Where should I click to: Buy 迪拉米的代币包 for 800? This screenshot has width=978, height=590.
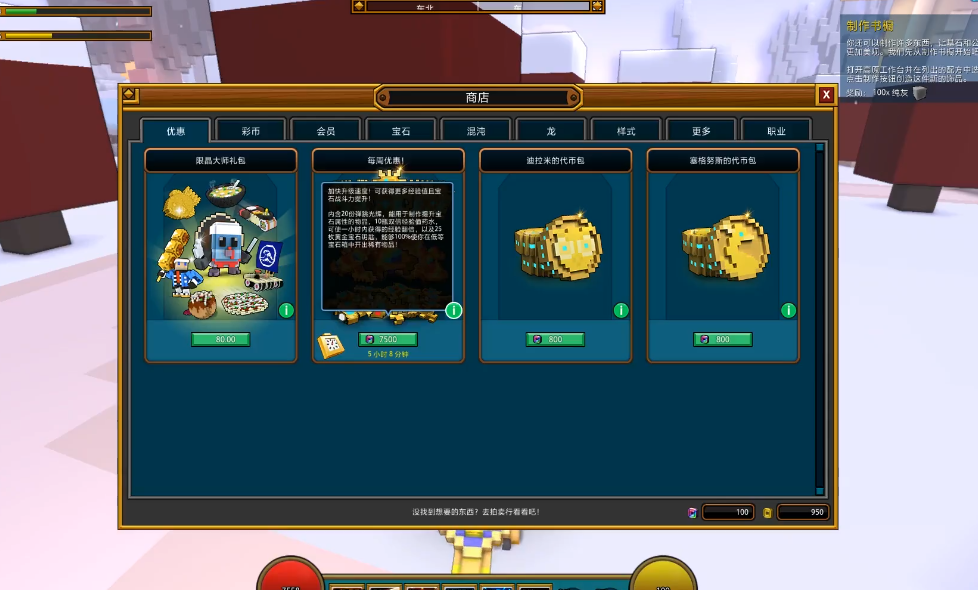coord(555,340)
